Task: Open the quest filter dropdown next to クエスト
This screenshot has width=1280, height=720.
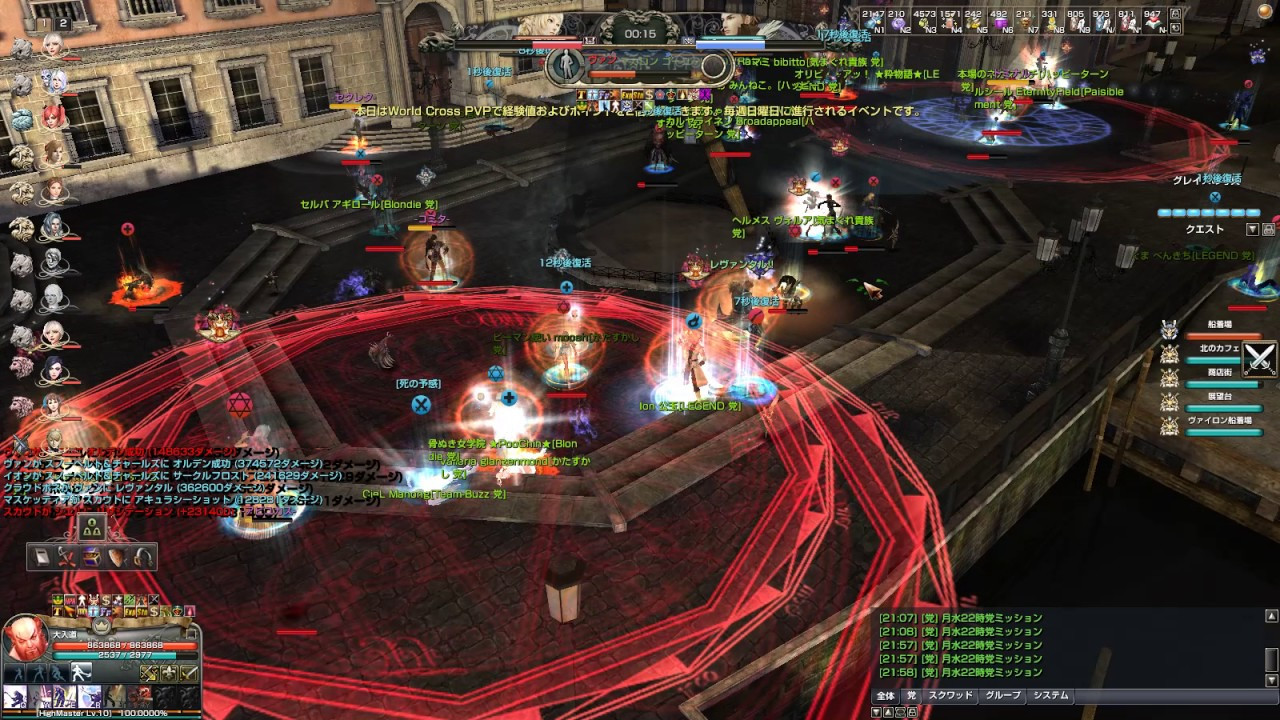Action: (1252, 229)
